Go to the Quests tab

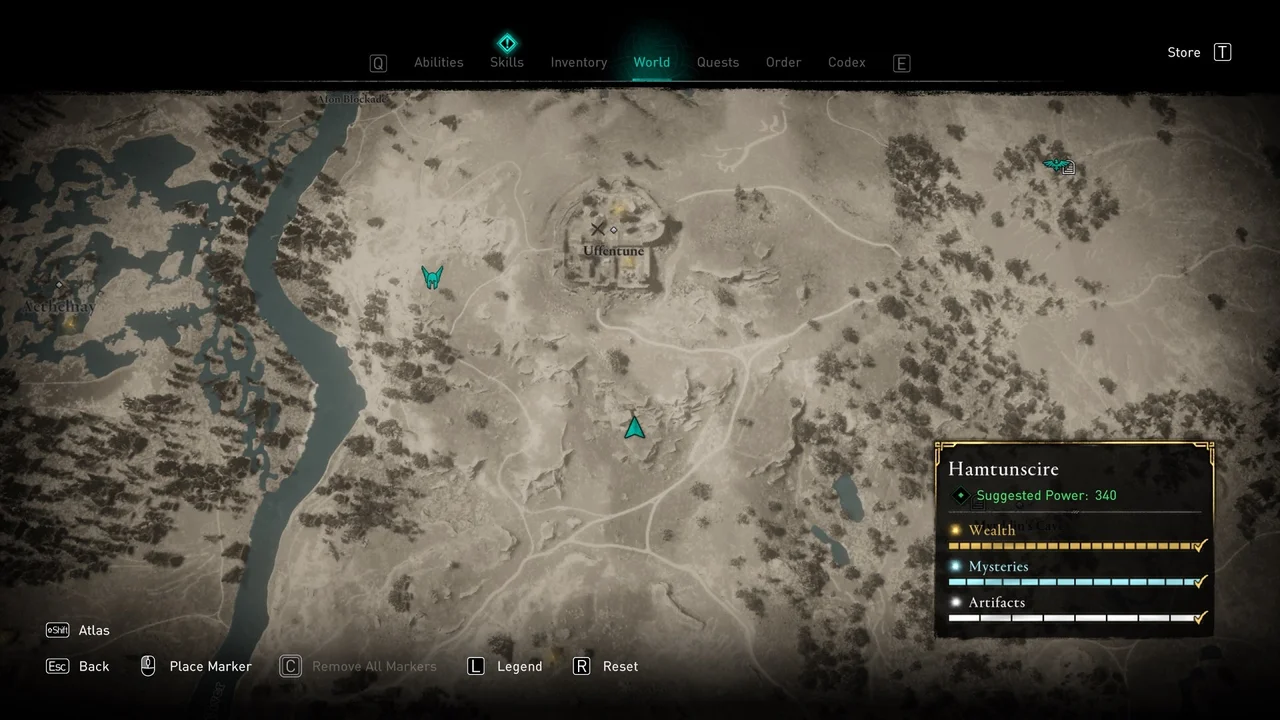click(x=718, y=62)
